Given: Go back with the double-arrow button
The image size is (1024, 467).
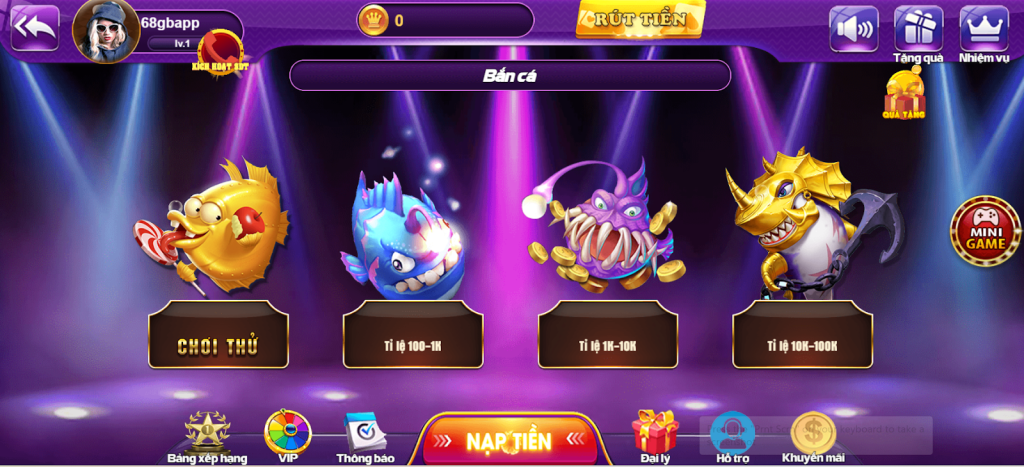Looking at the screenshot, I should tap(34, 27).
